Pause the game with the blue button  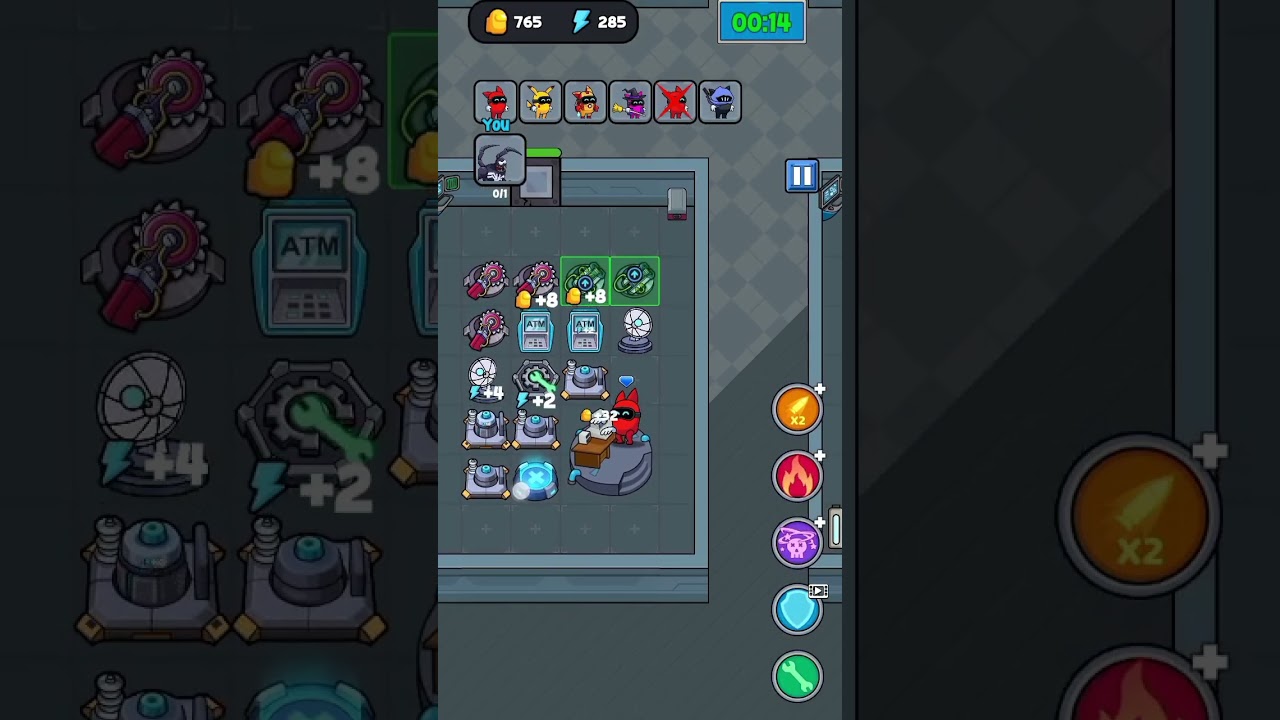[801, 177]
